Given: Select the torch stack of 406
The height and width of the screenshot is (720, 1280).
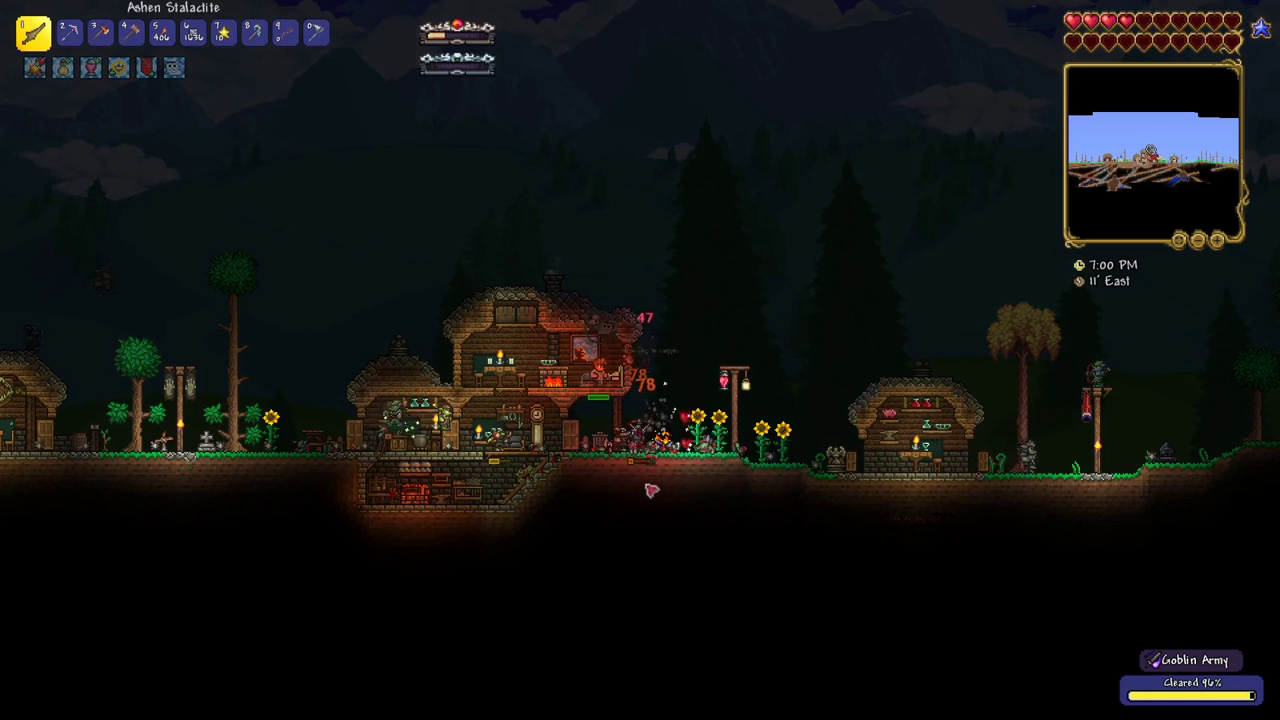Looking at the screenshot, I should click(x=162, y=33).
